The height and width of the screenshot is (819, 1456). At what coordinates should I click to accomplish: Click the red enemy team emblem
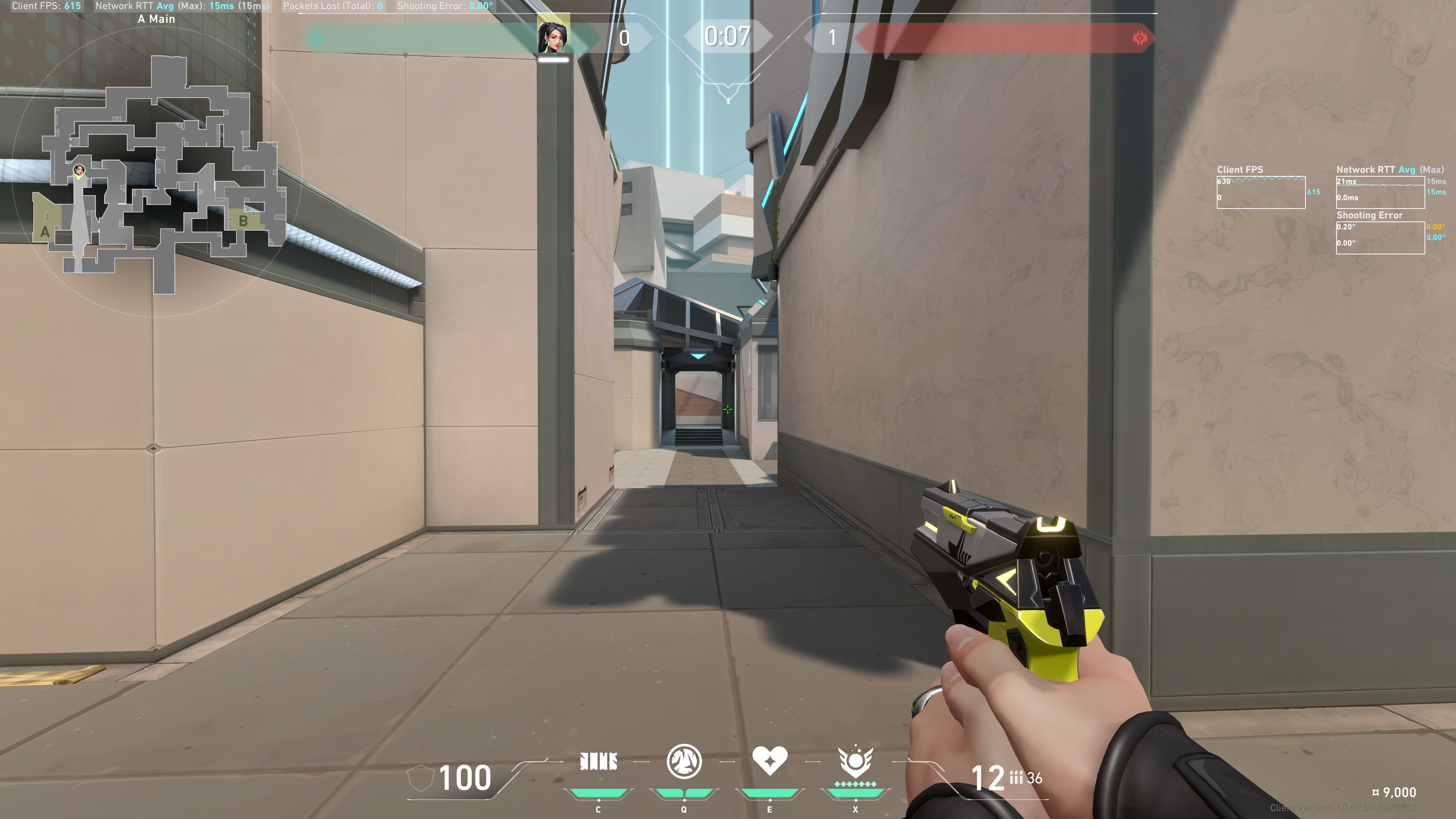(1139, 38)
